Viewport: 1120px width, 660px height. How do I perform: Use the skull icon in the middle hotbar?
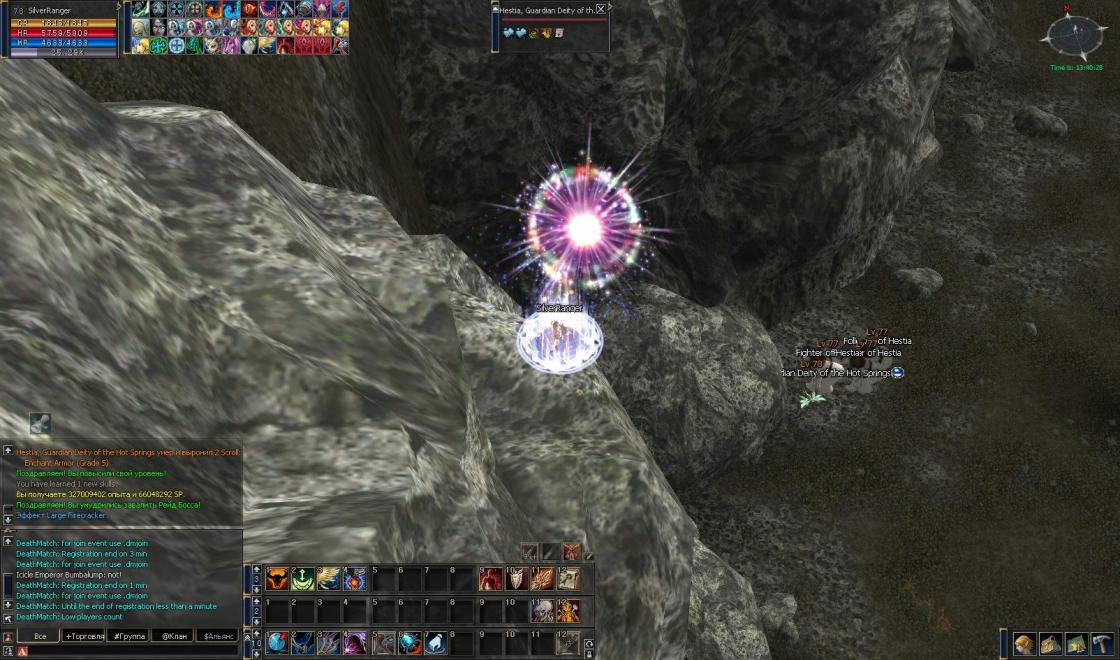click(x=542, y=610)
